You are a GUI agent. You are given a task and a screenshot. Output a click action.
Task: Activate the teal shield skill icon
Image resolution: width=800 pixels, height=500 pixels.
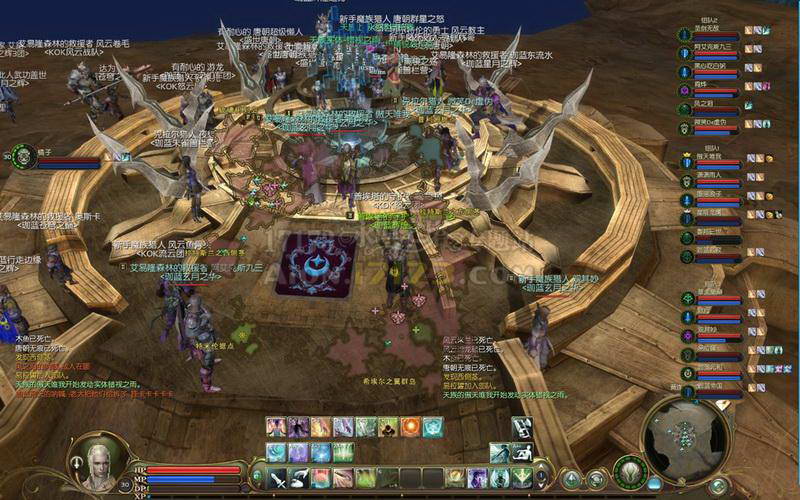pos(432,427)
